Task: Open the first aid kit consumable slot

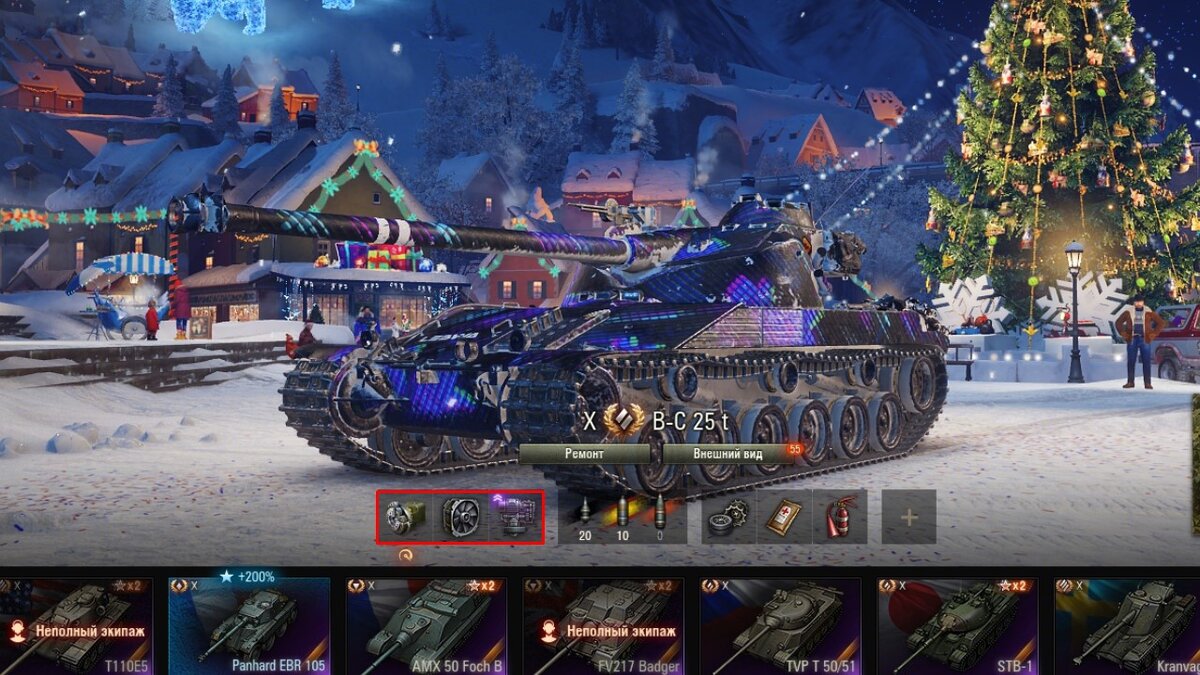Action: click(784, 517)
